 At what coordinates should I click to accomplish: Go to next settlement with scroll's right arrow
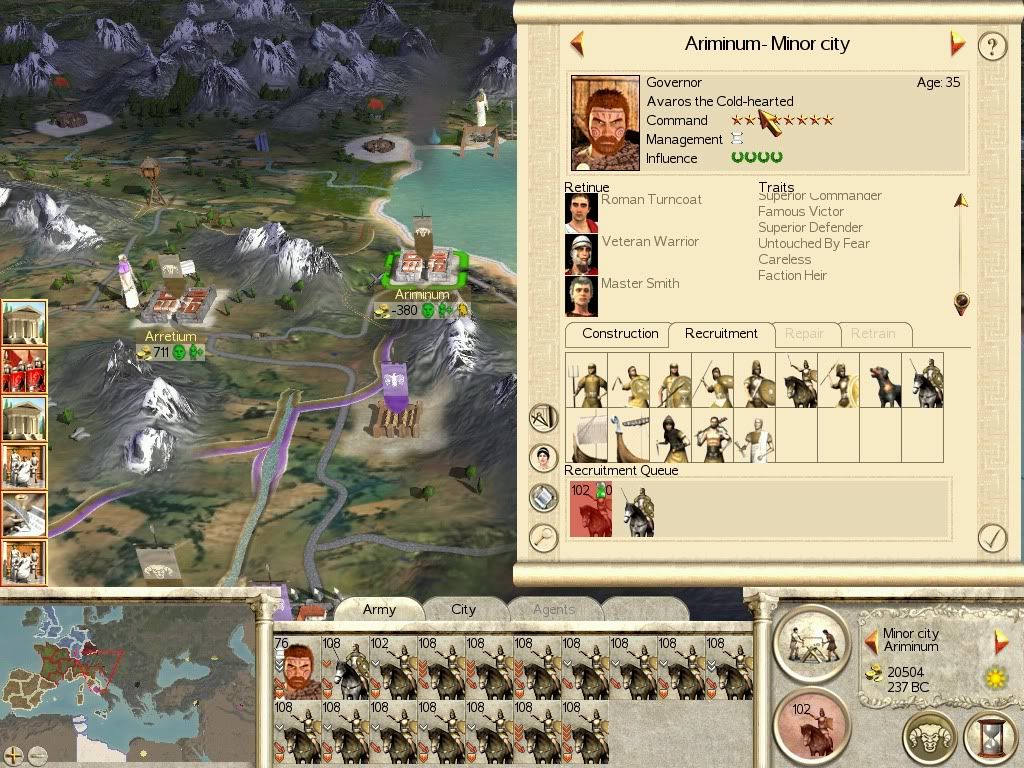958,44
